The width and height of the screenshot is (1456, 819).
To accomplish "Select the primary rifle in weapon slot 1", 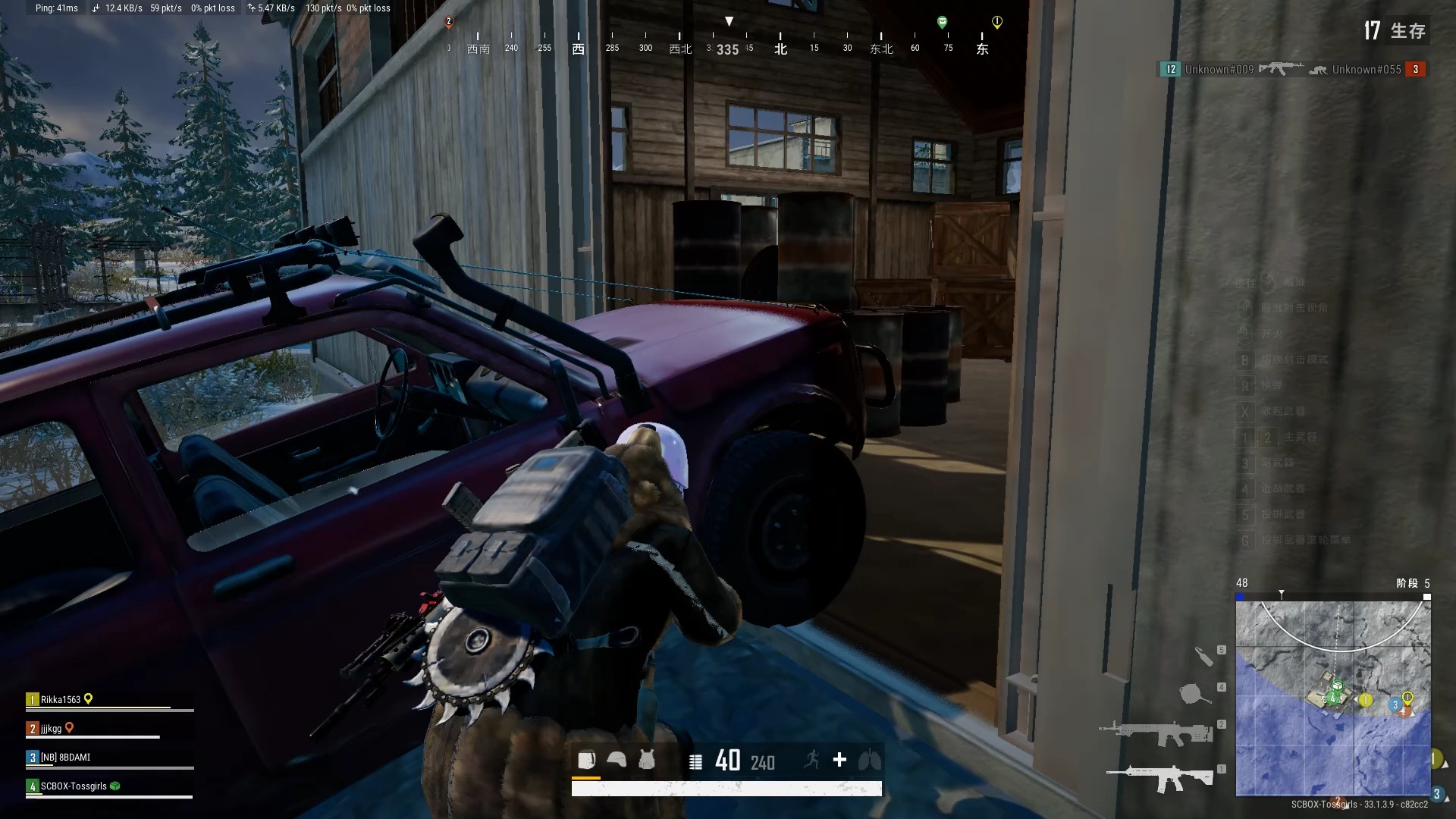I will [x=1159, y=778].
